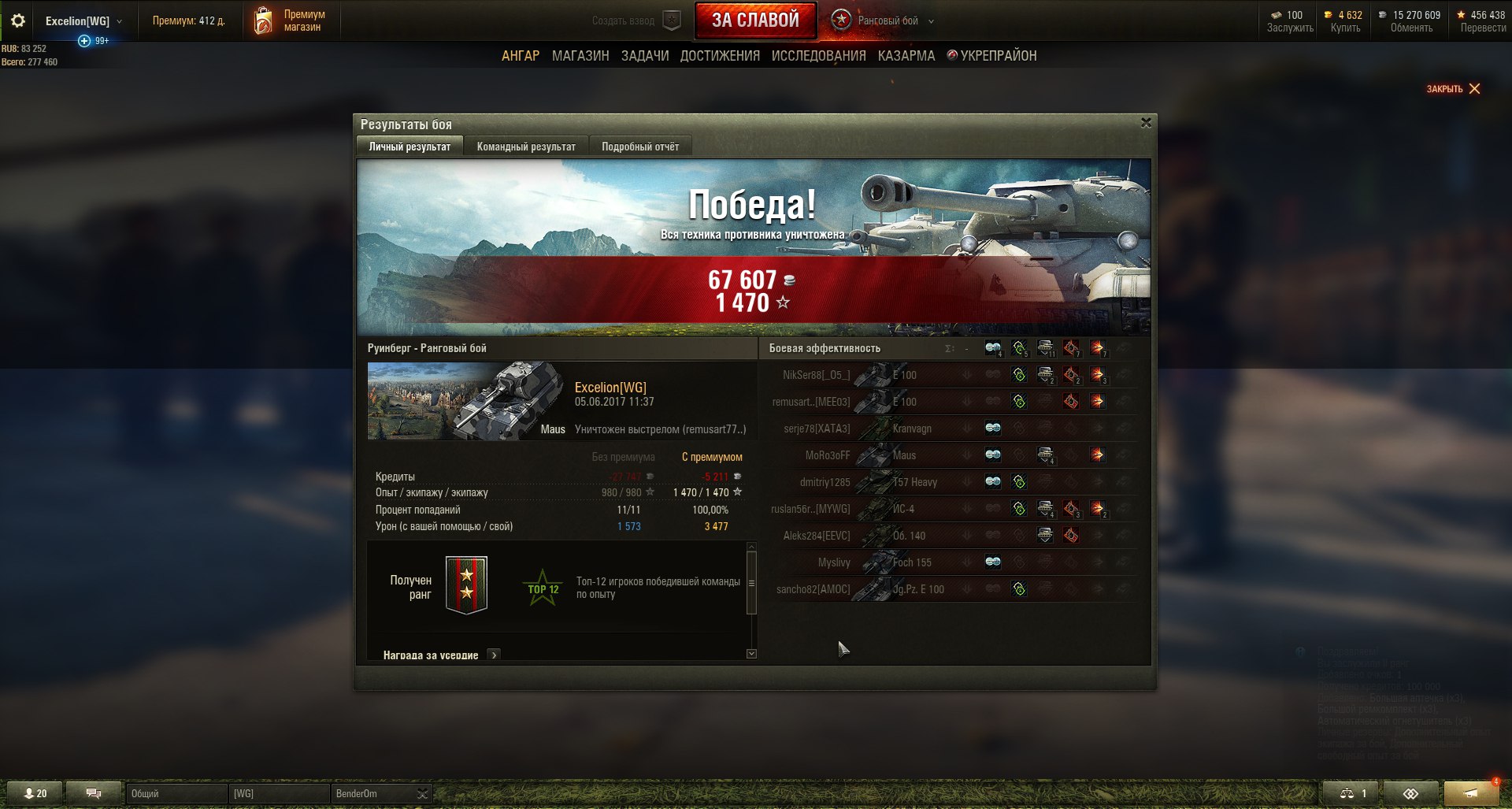Click the ЗАКРЫТЬ button
This screenshot has width=1512, height=809.
tap(1453, 89)
